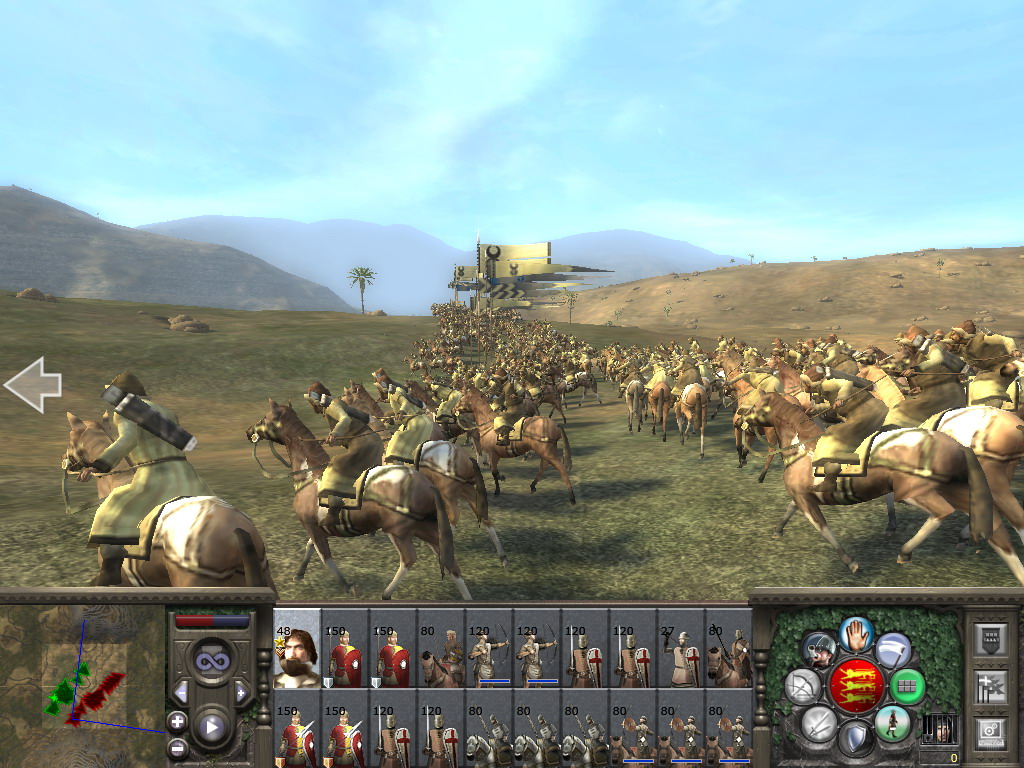This screenshot has width=1024, height=768.
Task: Toggle the run mode running-man button
Action: coord(892,722)
